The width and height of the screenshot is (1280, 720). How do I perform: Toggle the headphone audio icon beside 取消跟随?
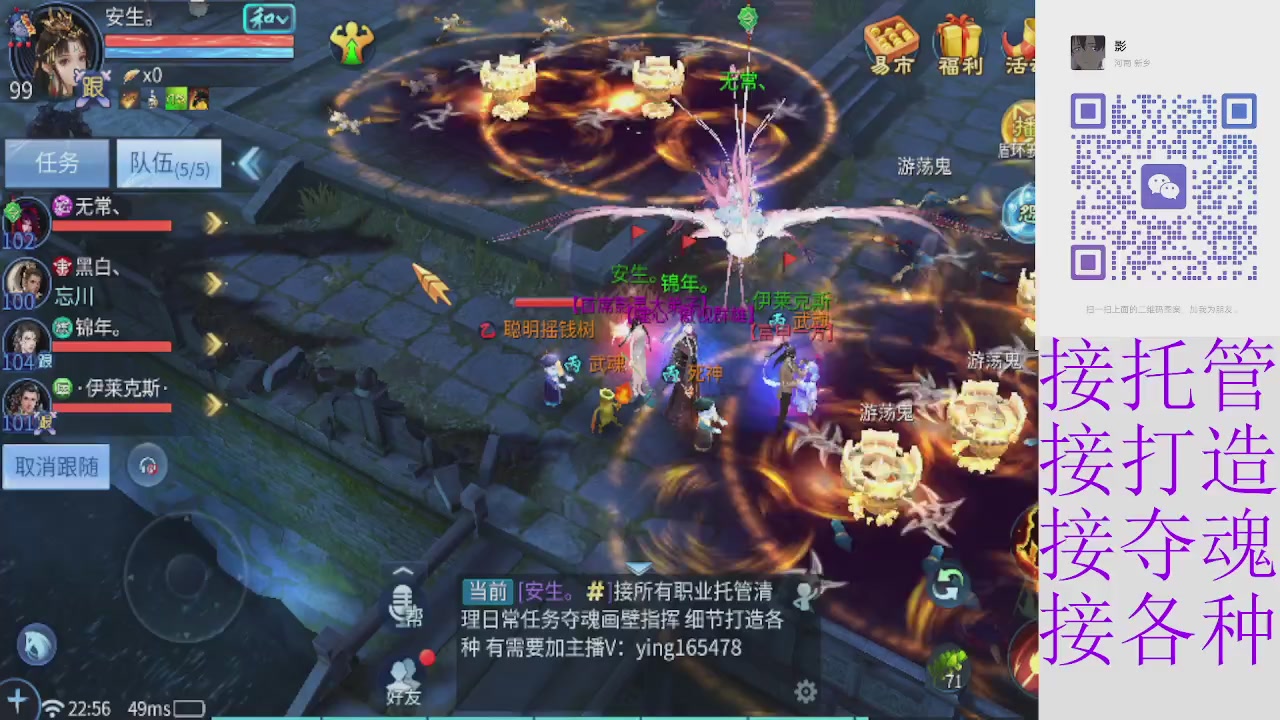coord(147,466)
